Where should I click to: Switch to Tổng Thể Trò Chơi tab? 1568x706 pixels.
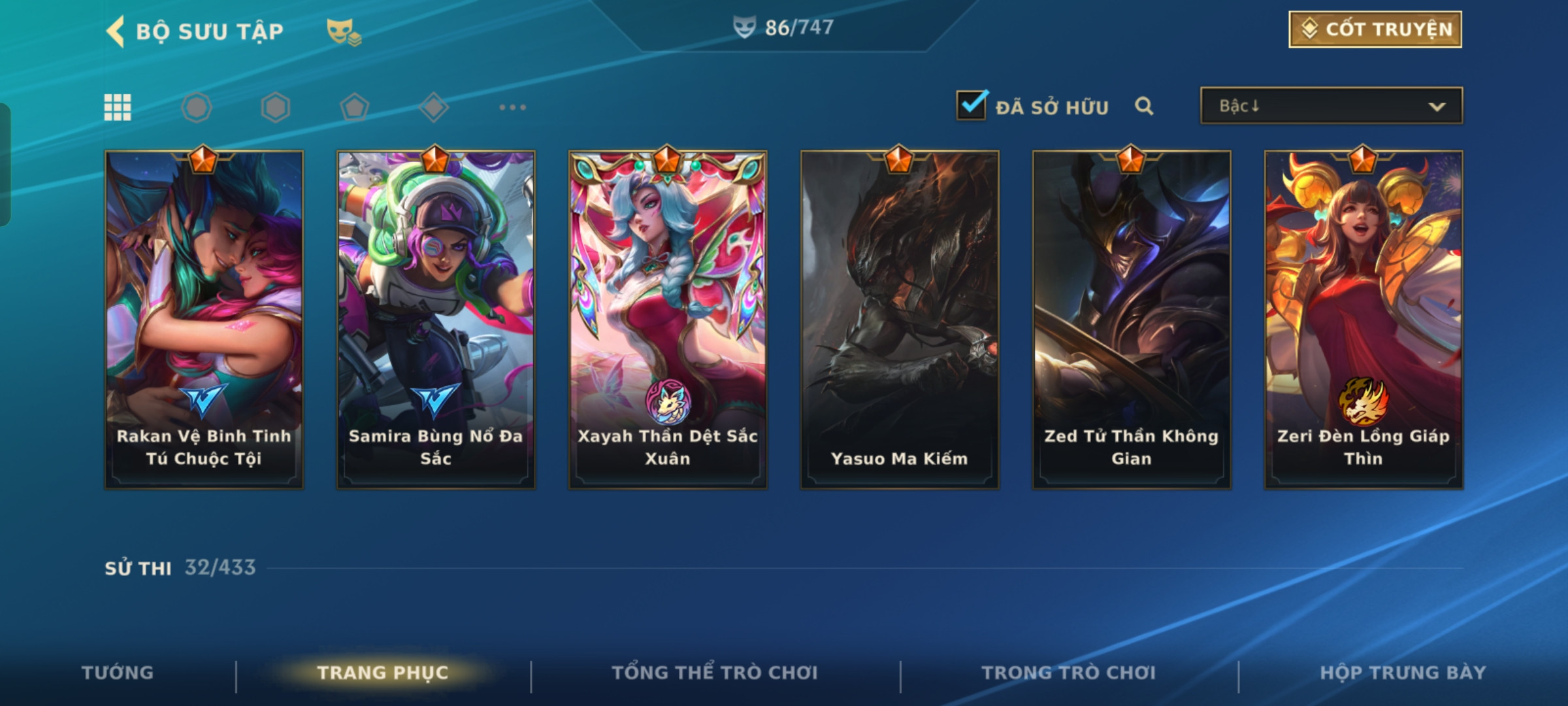[715, 673]
